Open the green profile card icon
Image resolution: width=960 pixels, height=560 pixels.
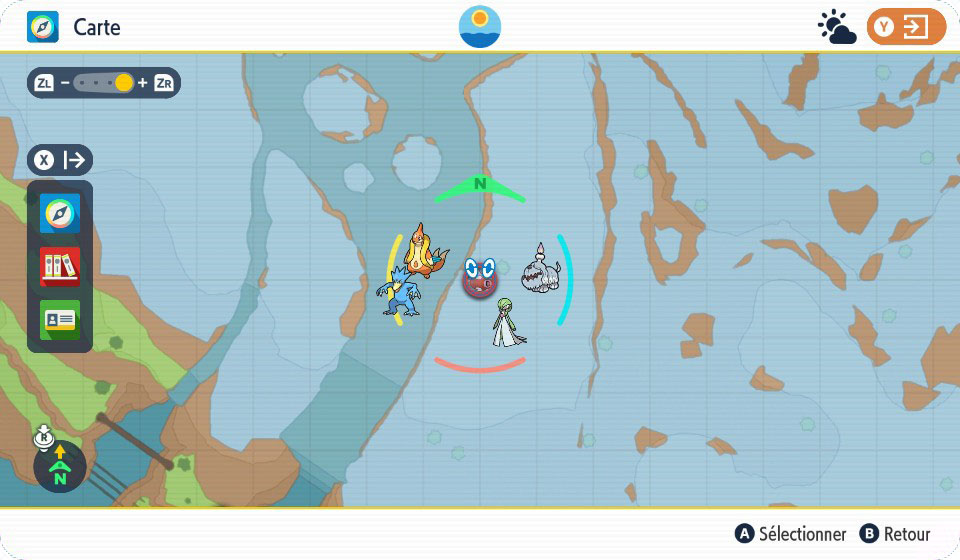[60, 320]
